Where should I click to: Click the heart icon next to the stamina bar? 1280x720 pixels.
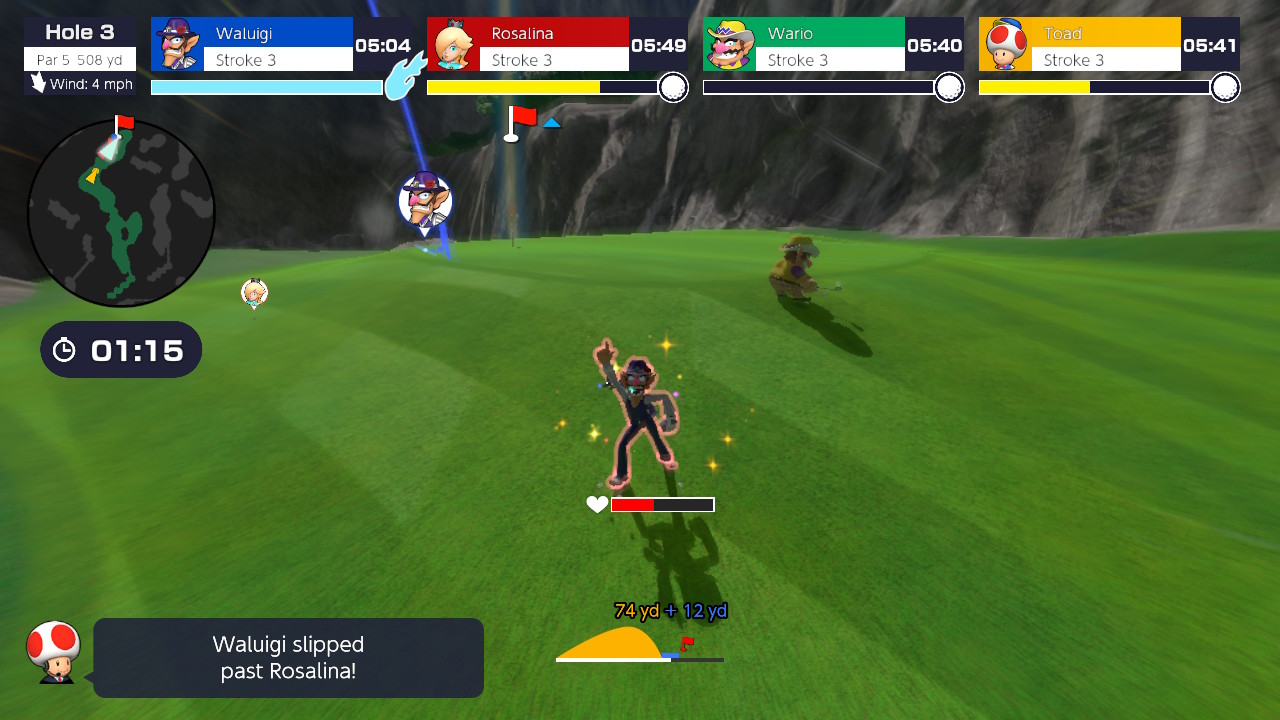595,504
